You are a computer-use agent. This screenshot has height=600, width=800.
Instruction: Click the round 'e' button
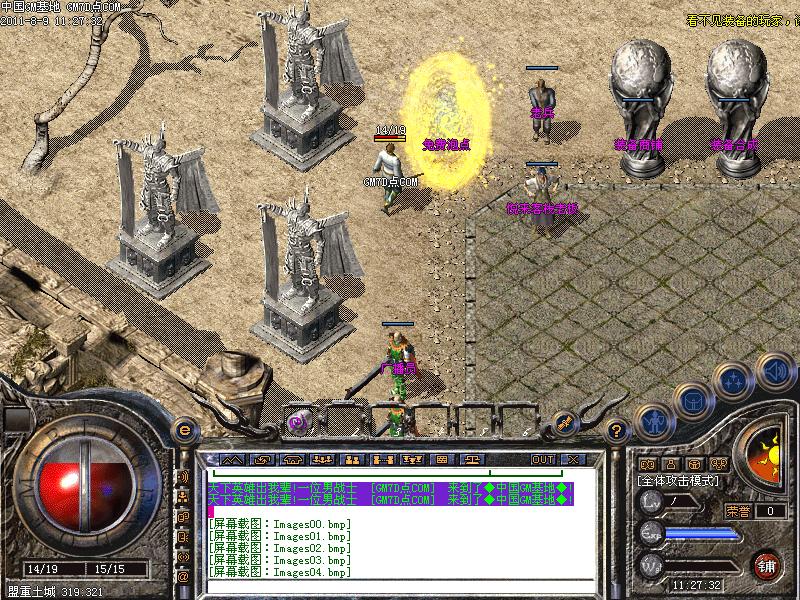tap(183, 429)
